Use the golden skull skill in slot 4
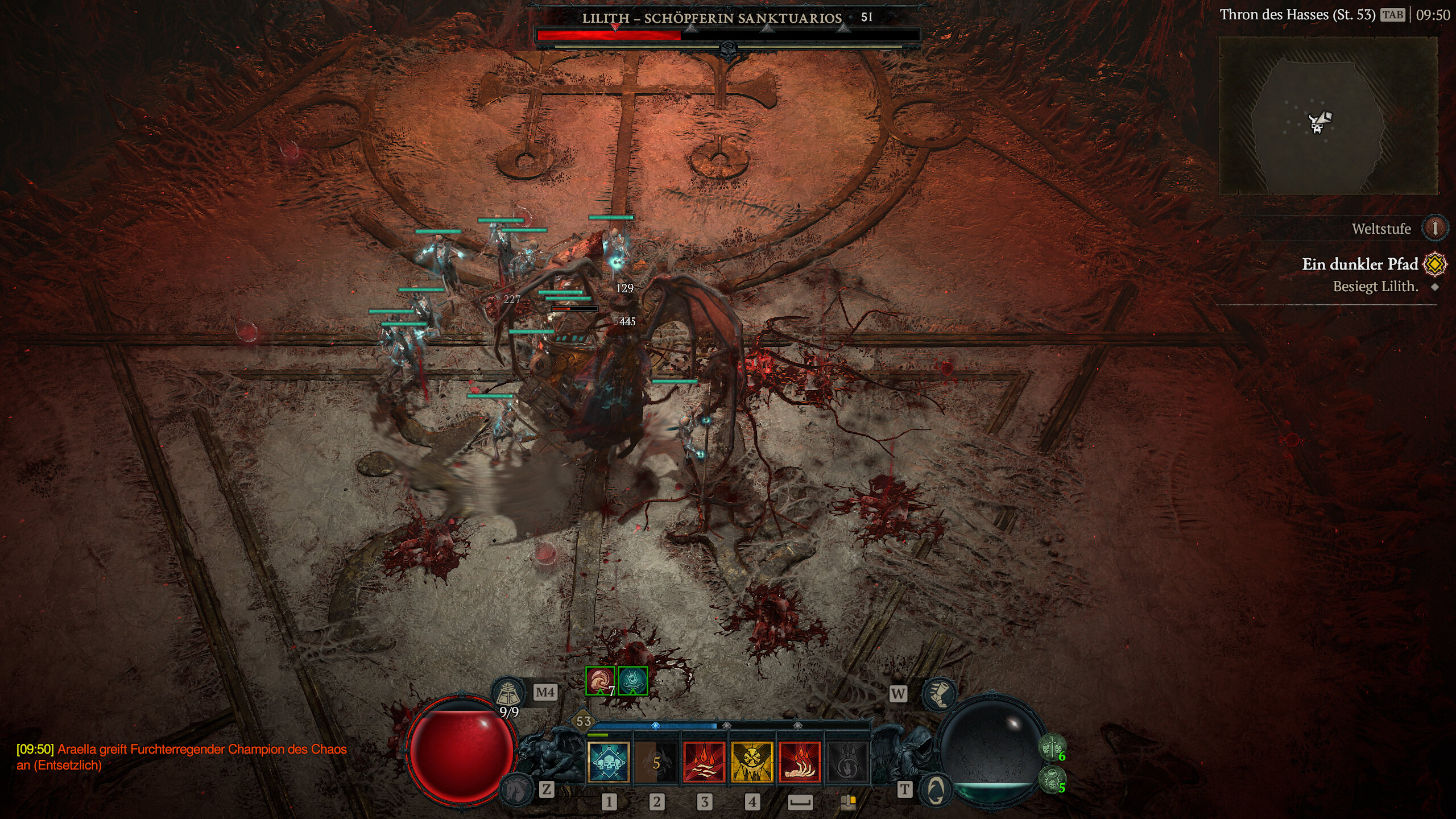1456x819 pixels. pyautogui.click(x=752, y=762)
